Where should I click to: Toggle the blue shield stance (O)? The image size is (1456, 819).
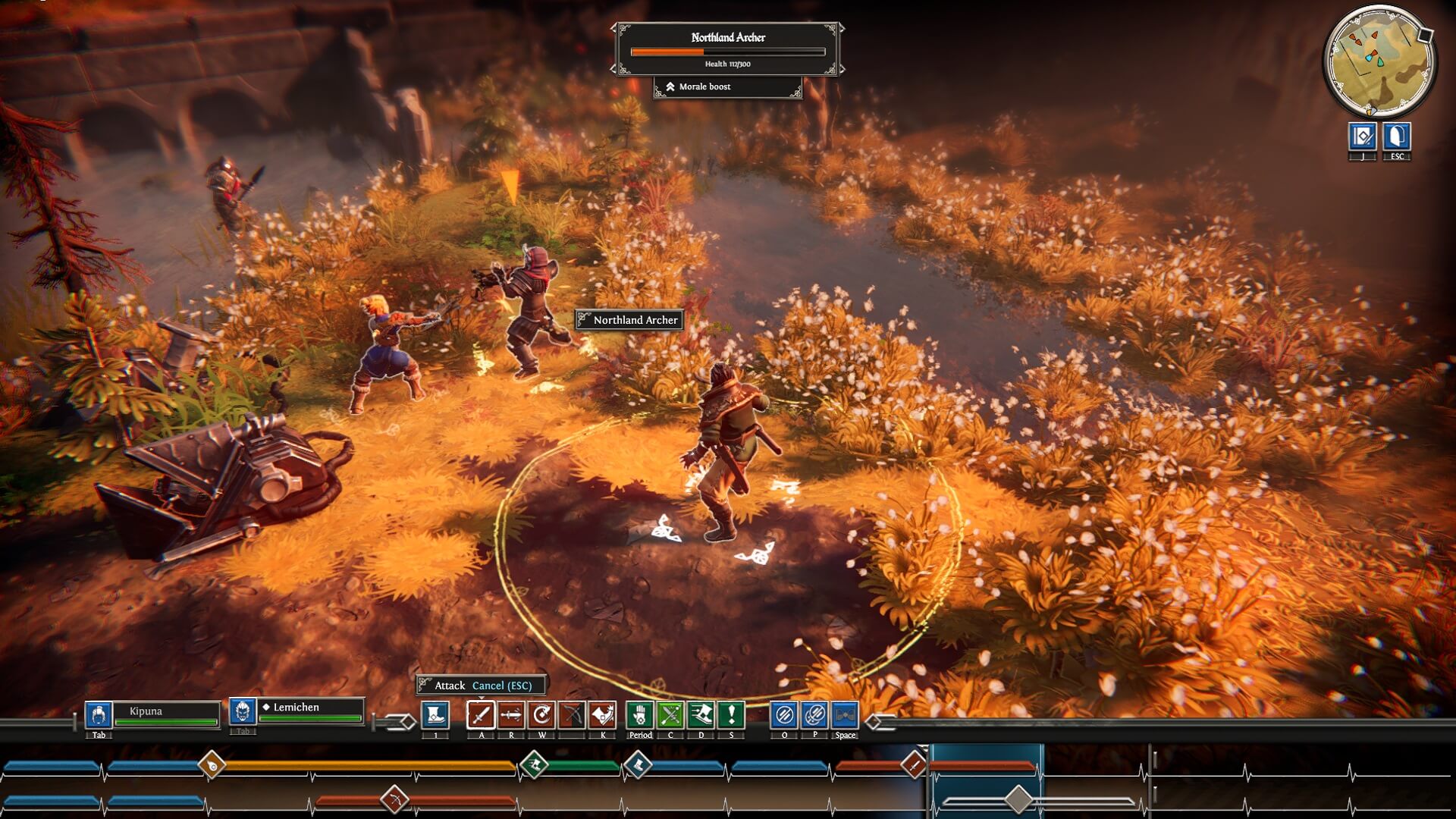pyautogui.click(x=786, y=716)
